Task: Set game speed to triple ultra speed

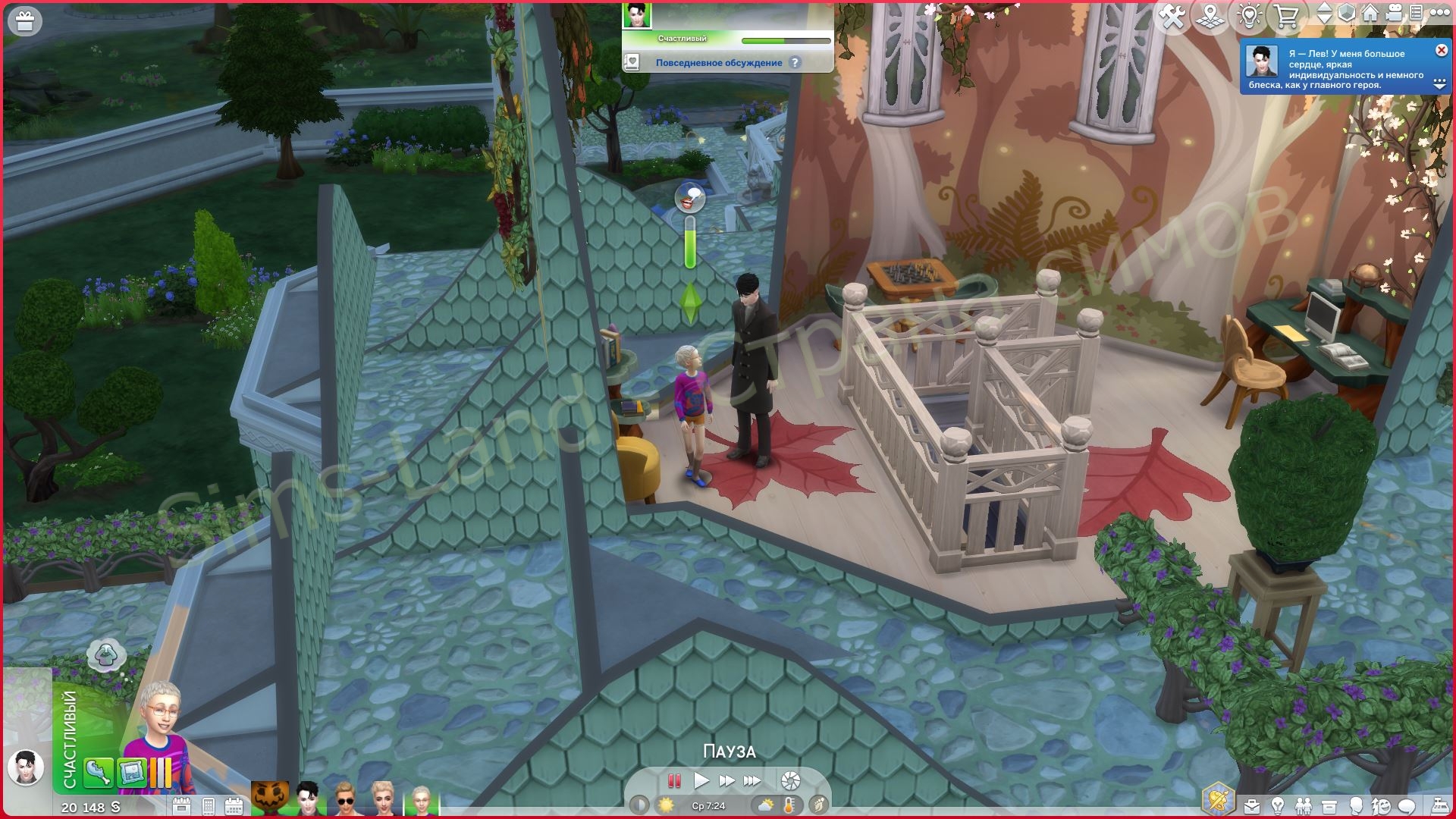Action: [x=752, y=780]
